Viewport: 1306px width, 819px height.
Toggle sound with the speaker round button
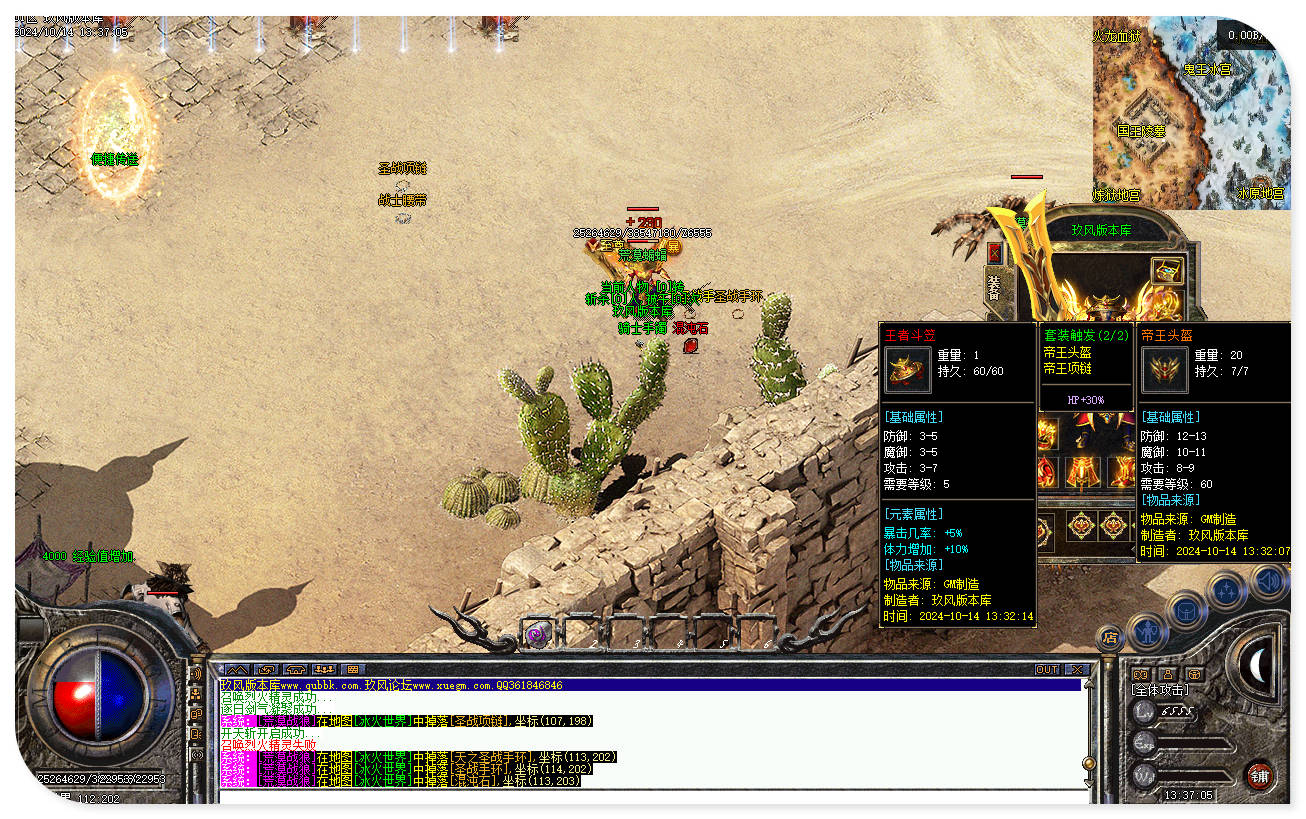click(1269, 580)
